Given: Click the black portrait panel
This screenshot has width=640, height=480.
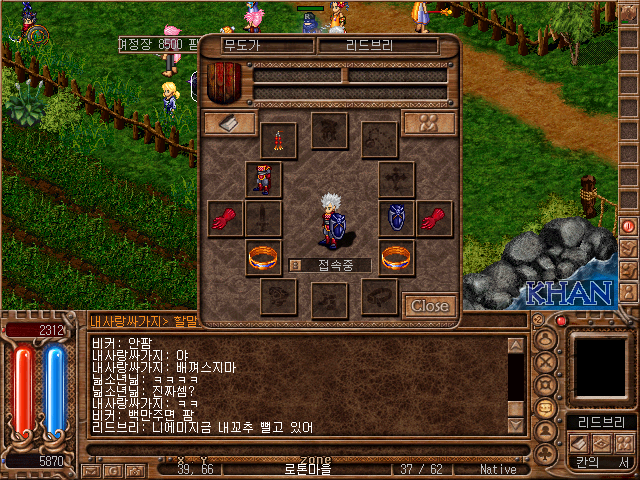Looking at the screenshot, I should [x=601, y=366].
